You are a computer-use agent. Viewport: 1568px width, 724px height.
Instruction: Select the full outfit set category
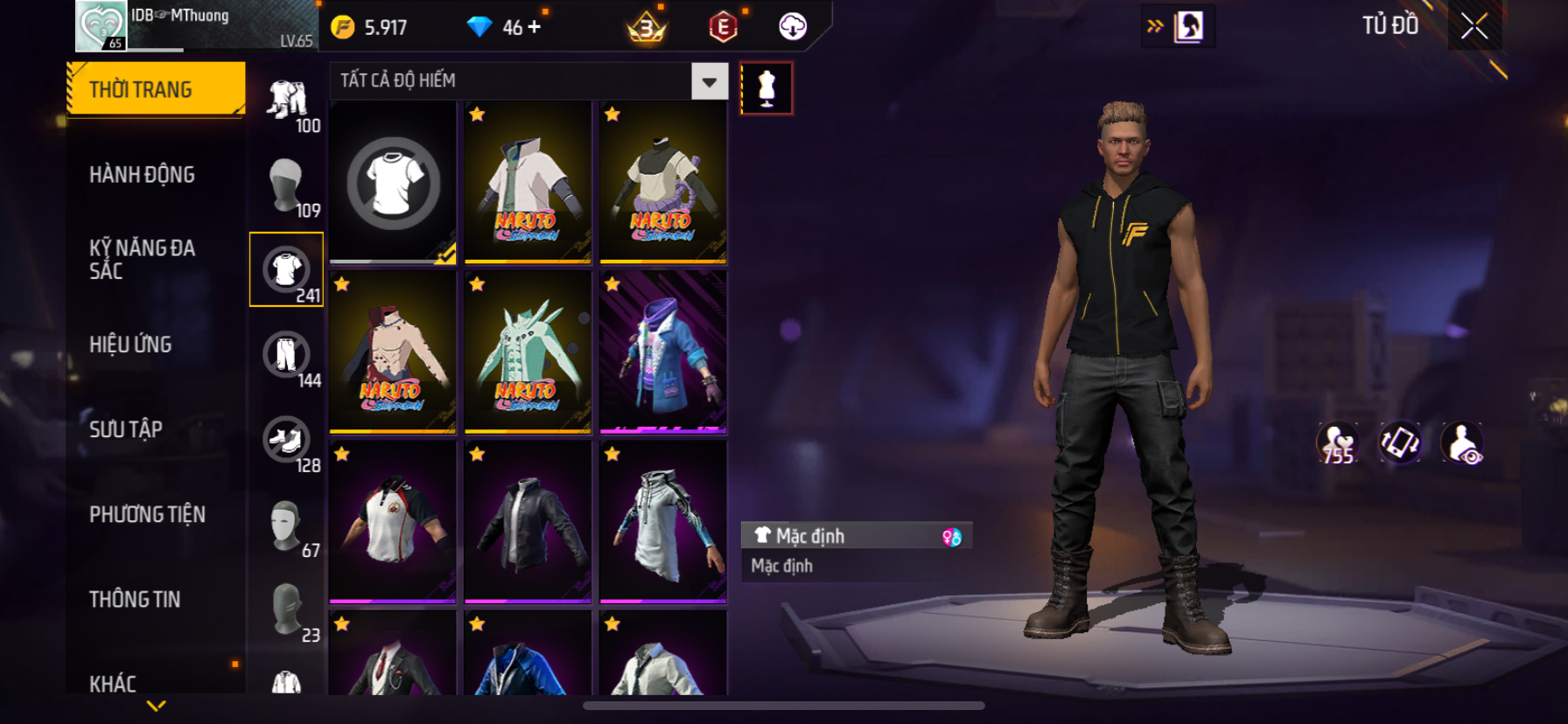click(286, 101)
